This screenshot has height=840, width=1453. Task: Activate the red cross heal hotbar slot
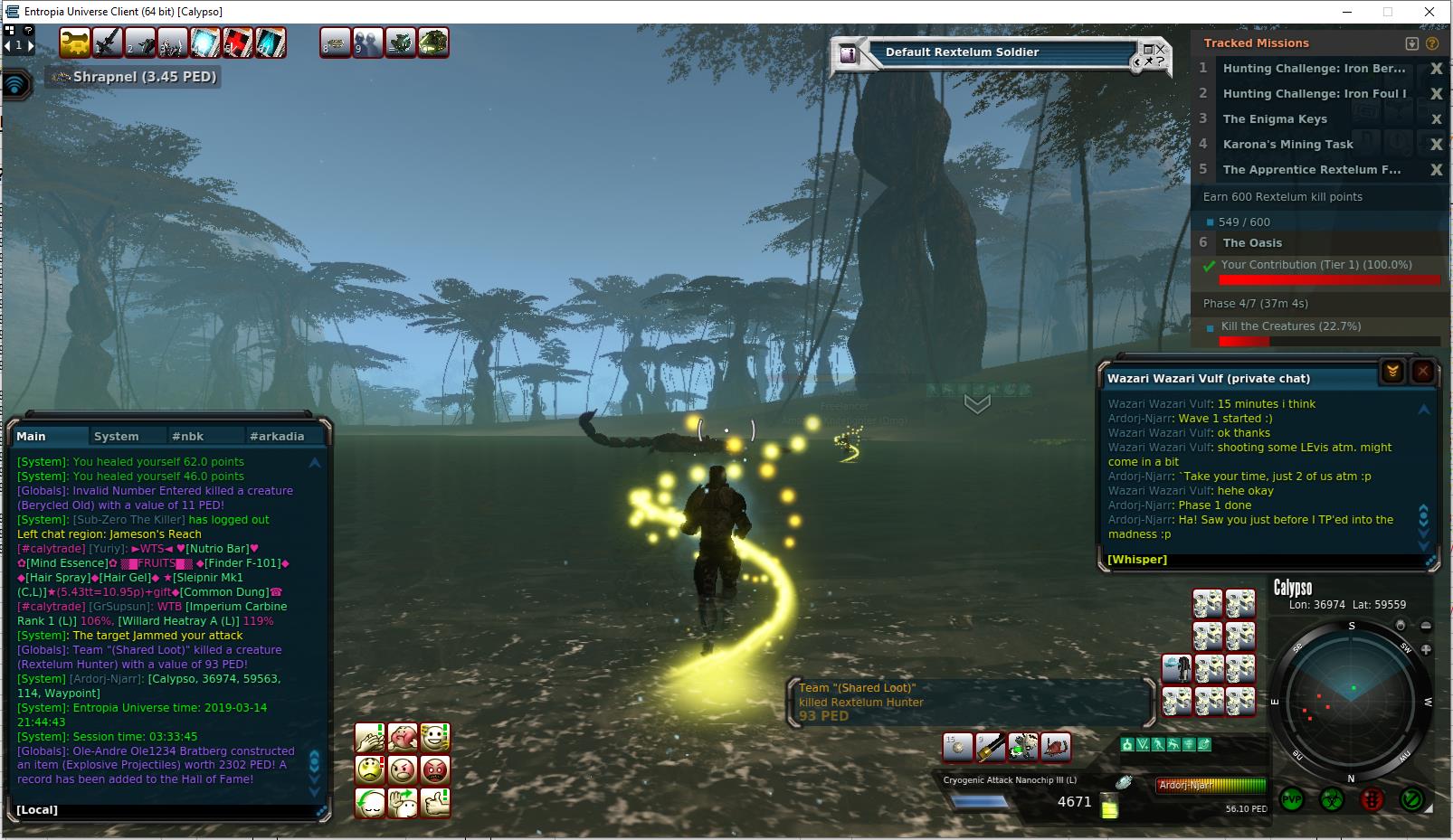[238, 42]
